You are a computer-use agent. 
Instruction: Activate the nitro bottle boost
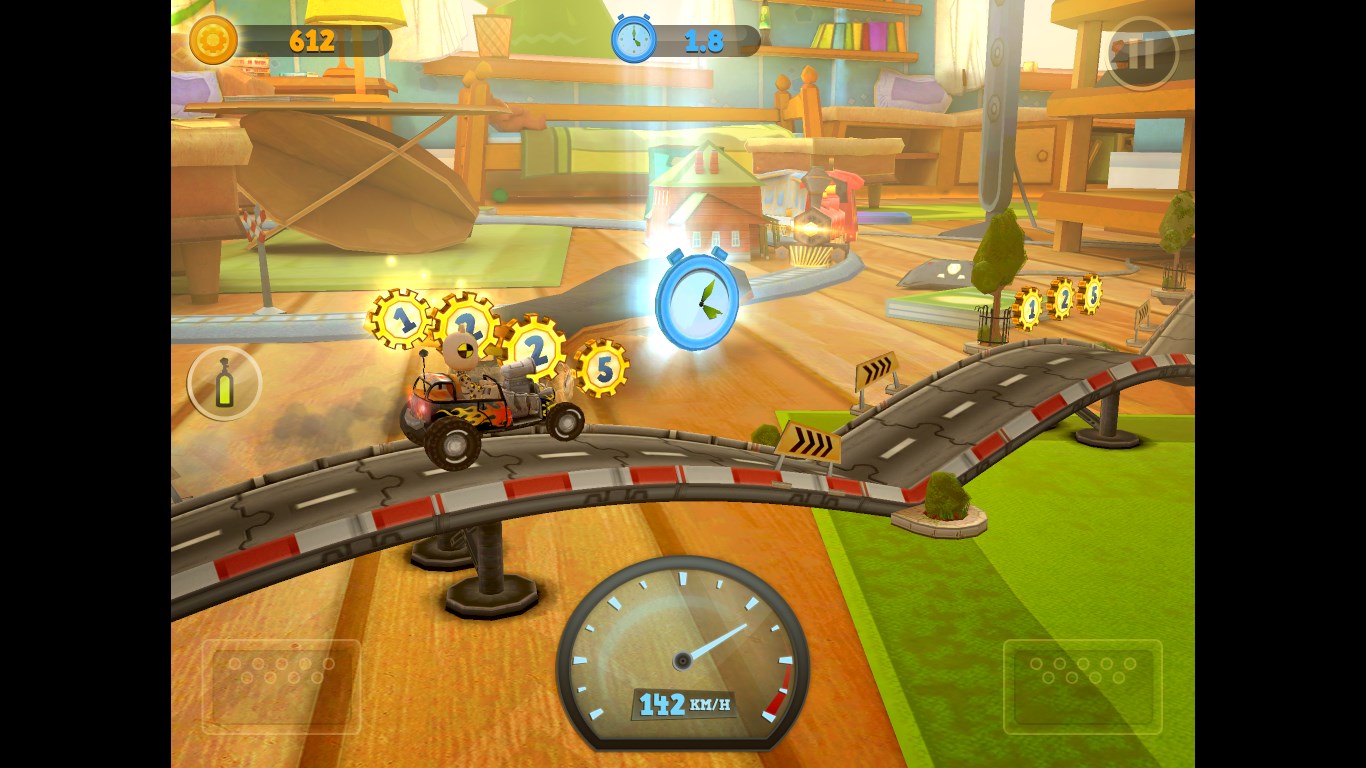click(x=224, y=383)
